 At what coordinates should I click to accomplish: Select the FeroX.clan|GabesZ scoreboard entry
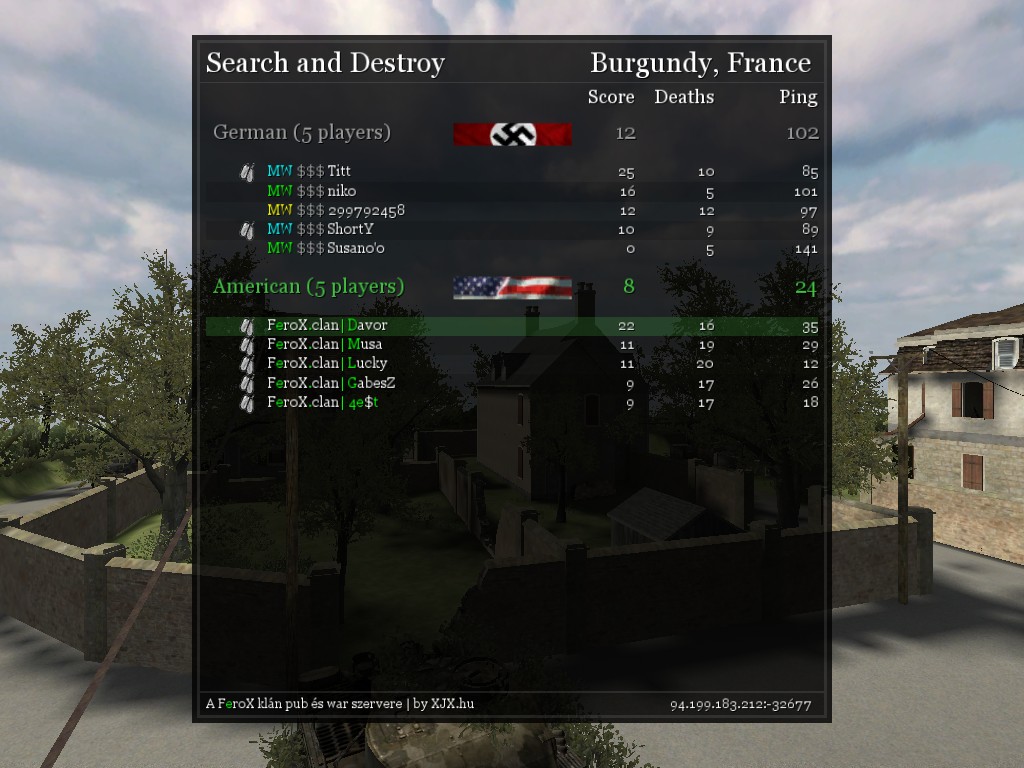point(331,383)
